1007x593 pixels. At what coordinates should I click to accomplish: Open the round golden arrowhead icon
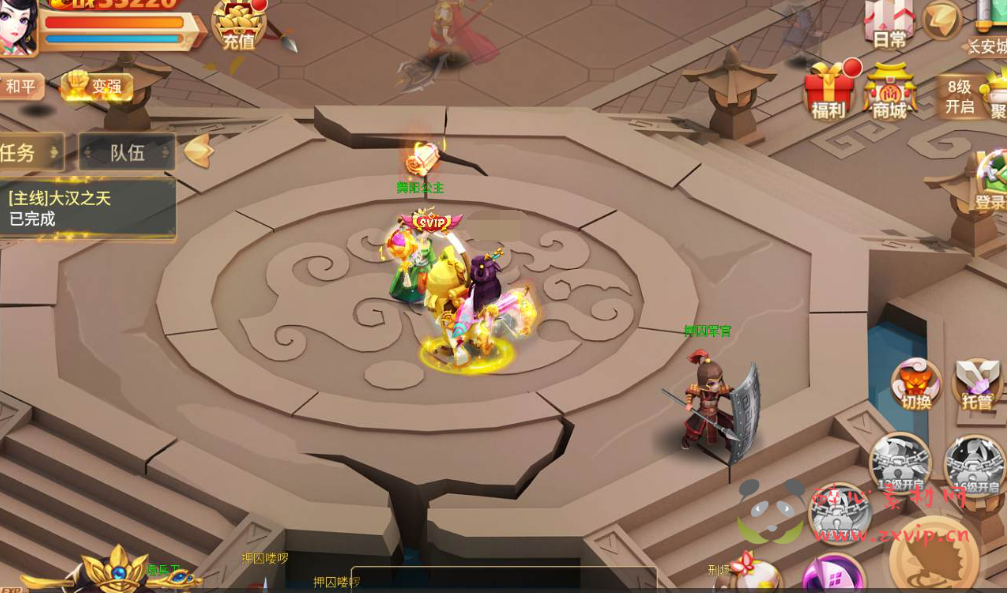(941, 19)
